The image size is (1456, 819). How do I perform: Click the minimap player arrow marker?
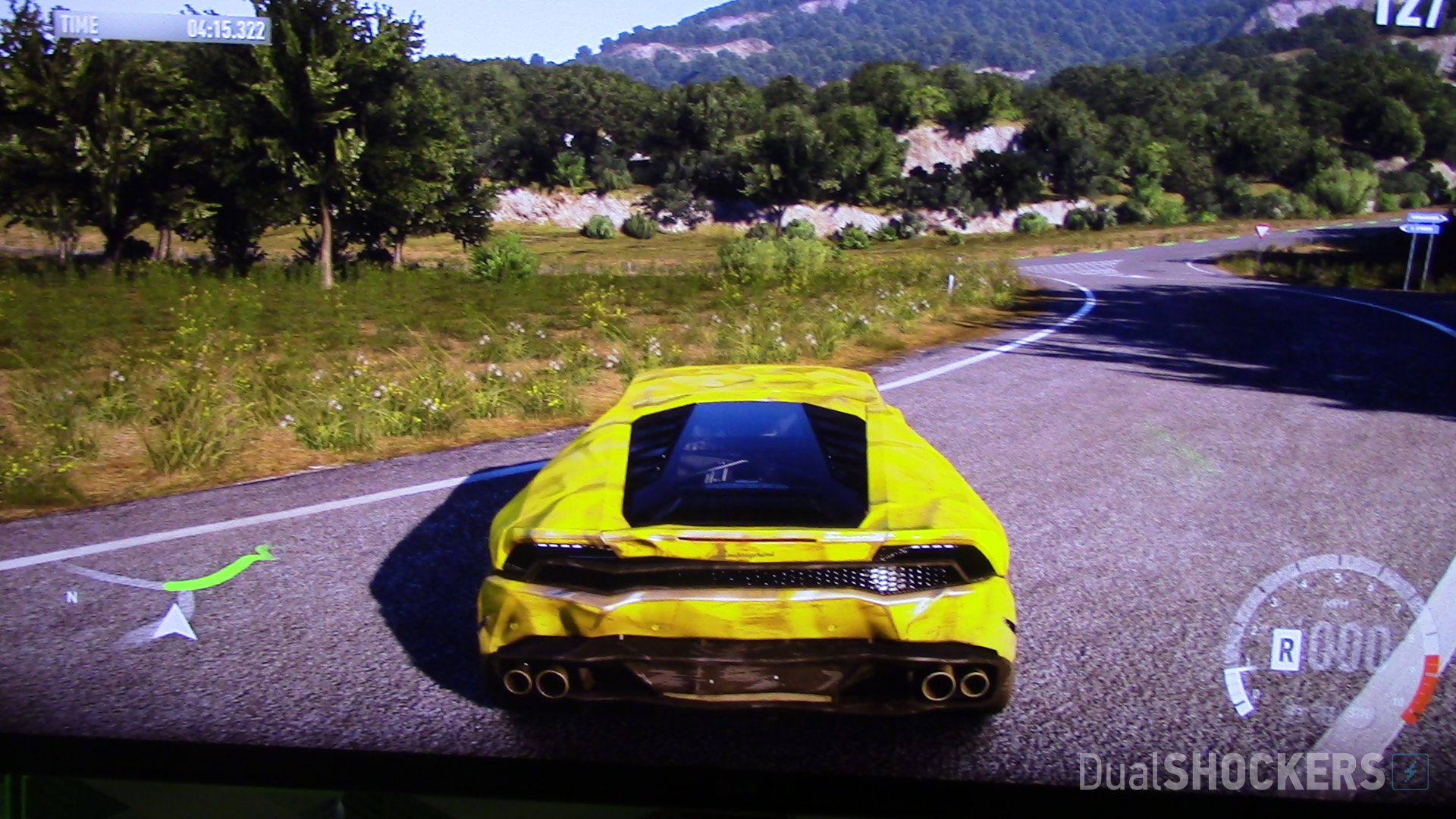pyautogui.click(x=175, y=623)
